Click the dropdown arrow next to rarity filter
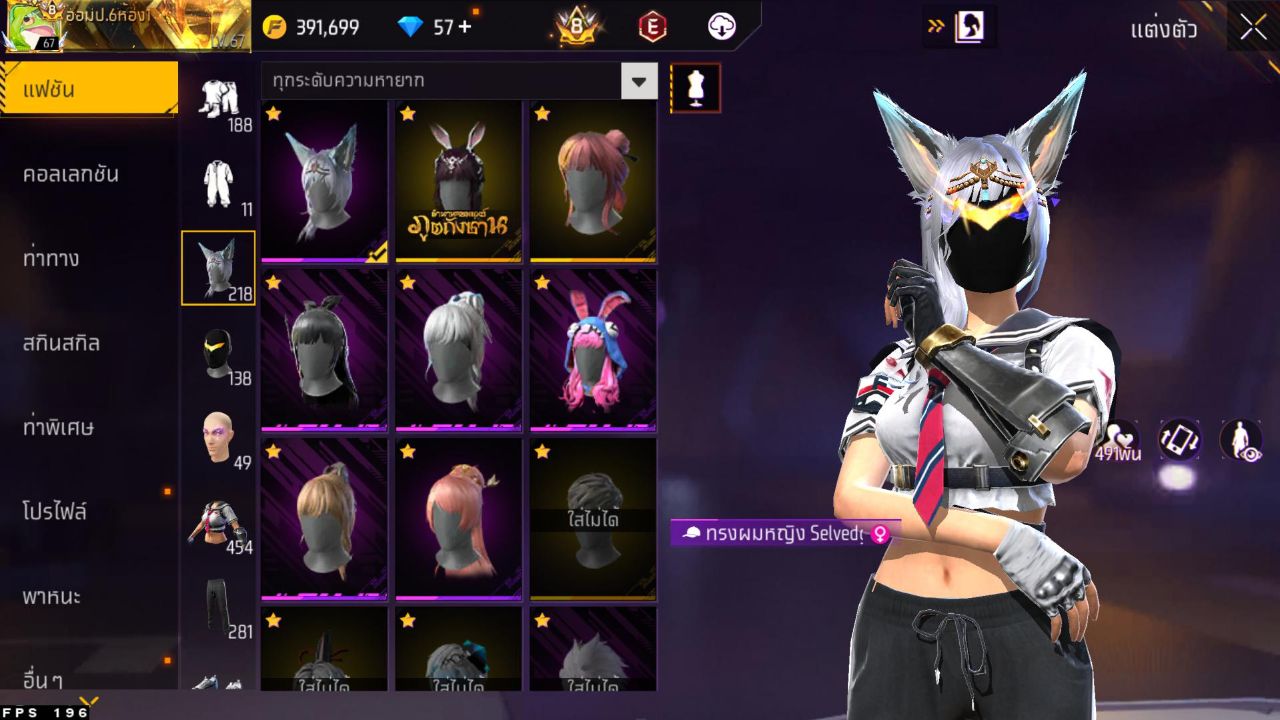1280x720 pixels. coord(640,82)
